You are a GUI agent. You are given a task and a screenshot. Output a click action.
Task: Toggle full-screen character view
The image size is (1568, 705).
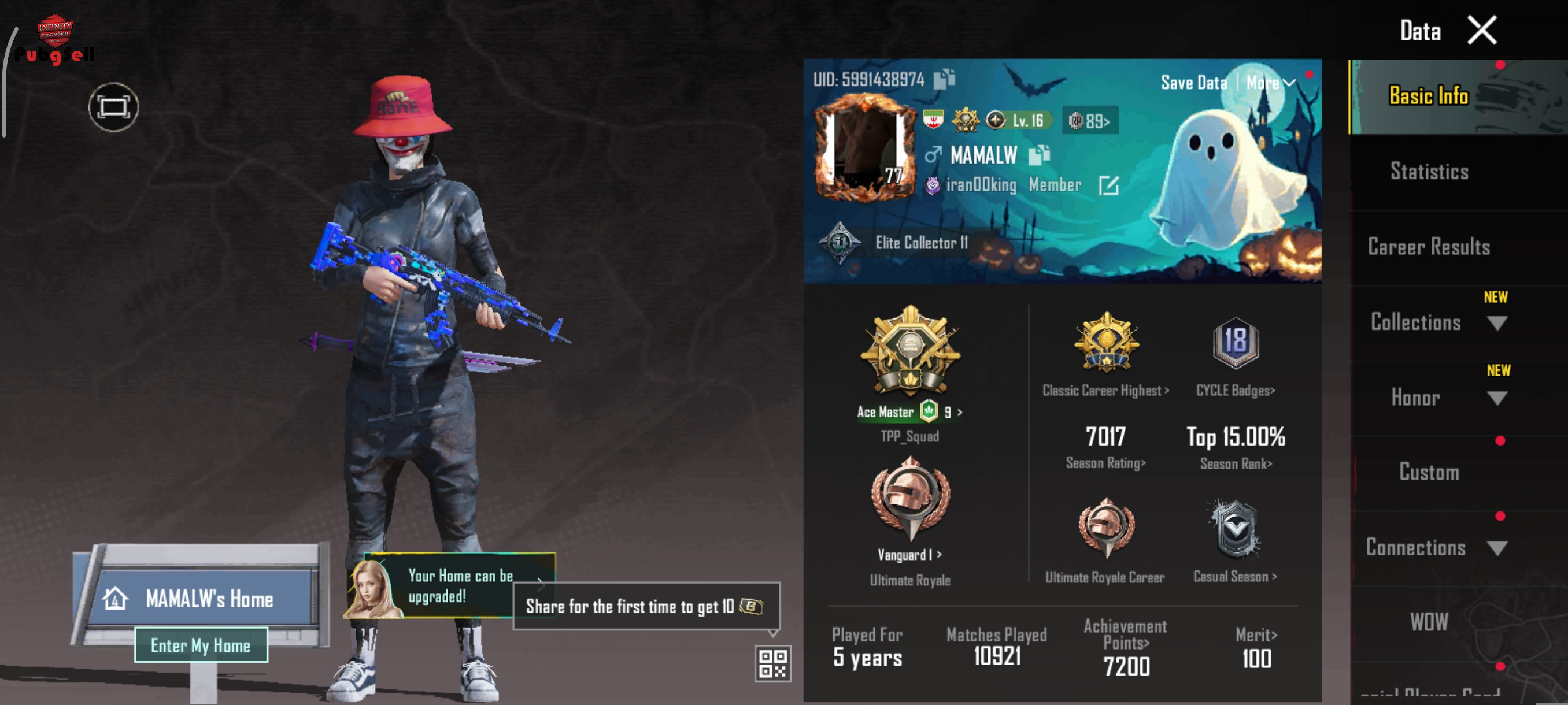click(x=113, y=107)
